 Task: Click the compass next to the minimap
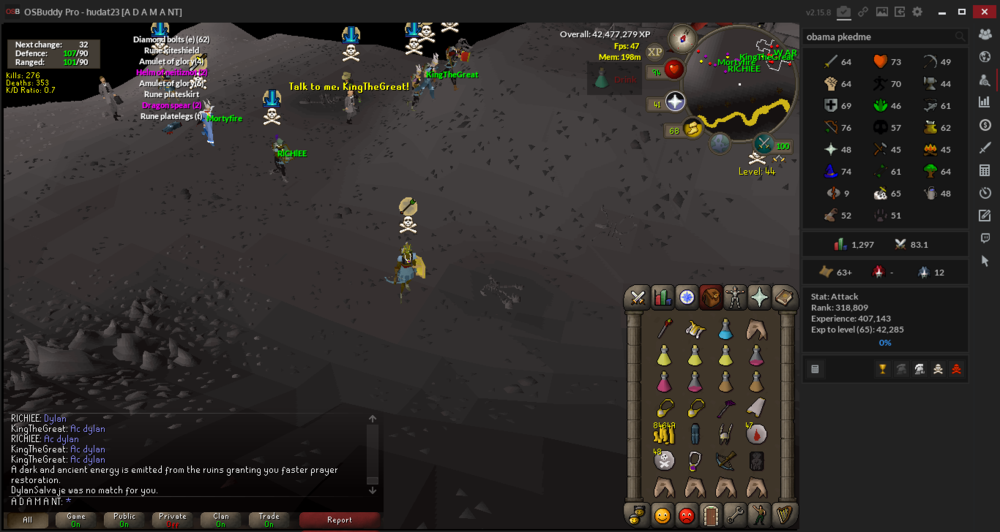(685, 39)
